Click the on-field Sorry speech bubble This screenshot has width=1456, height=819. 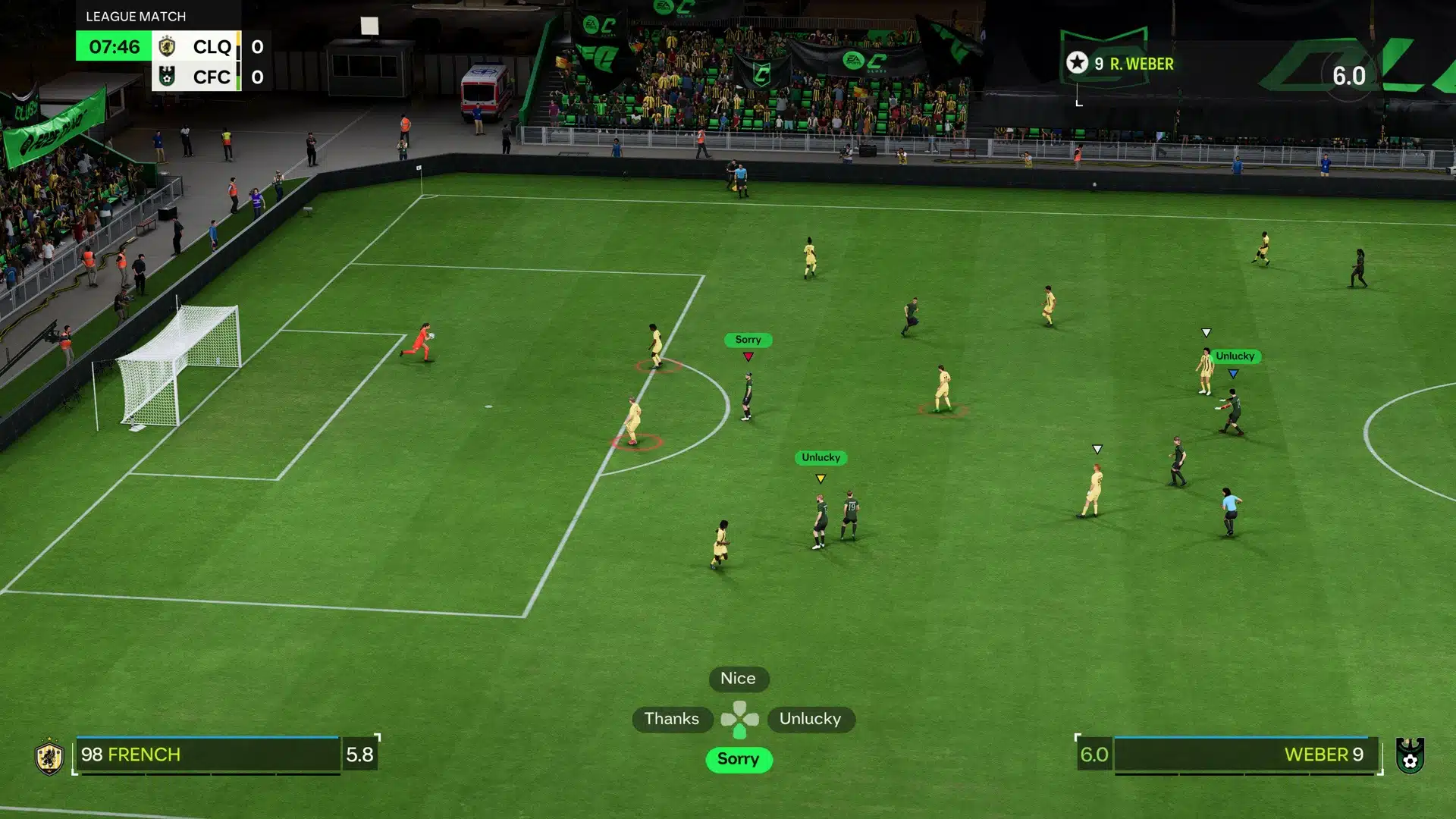click(748, 340)
